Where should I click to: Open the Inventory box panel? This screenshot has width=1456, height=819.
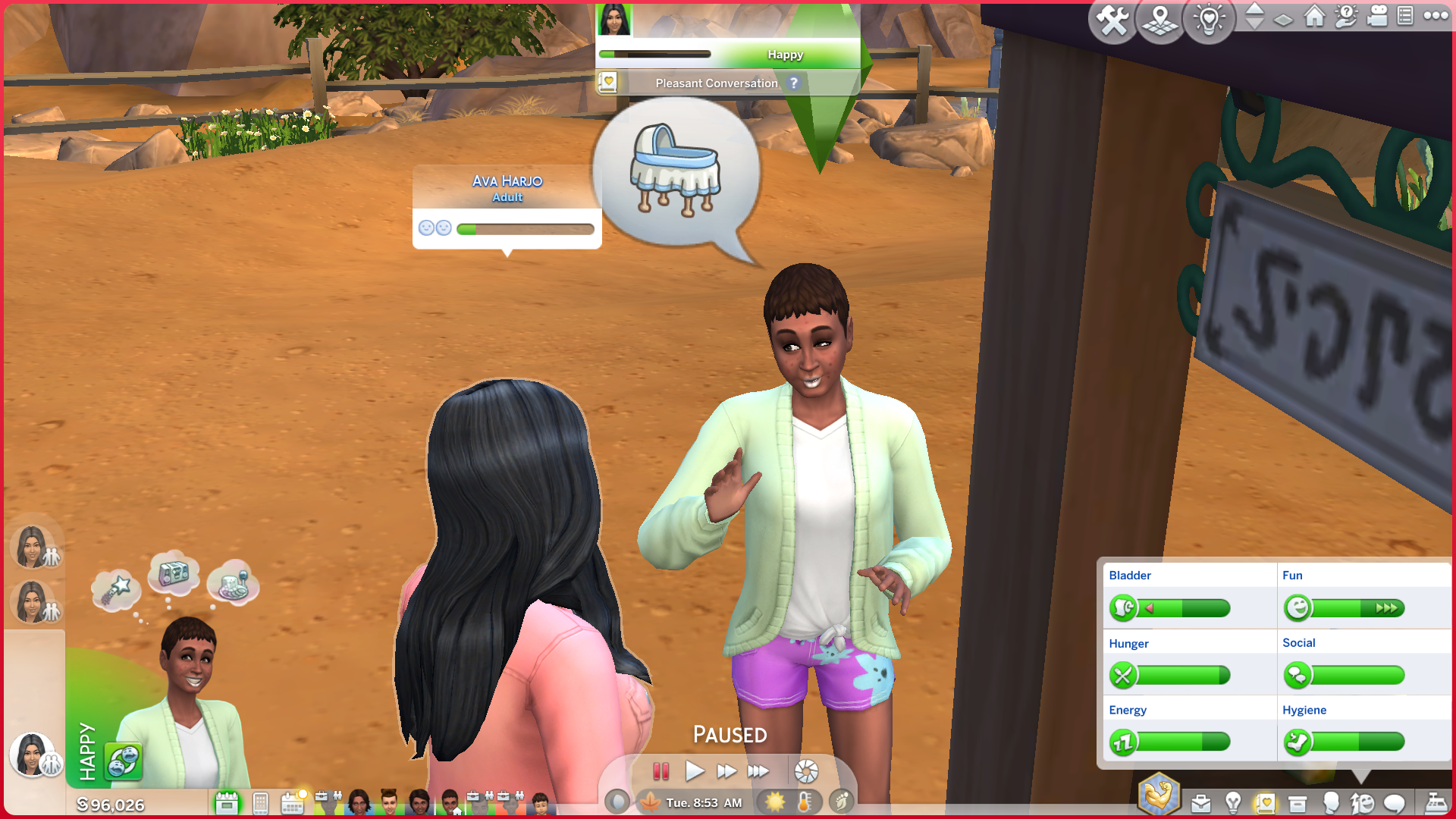(x=1298, y=803)
